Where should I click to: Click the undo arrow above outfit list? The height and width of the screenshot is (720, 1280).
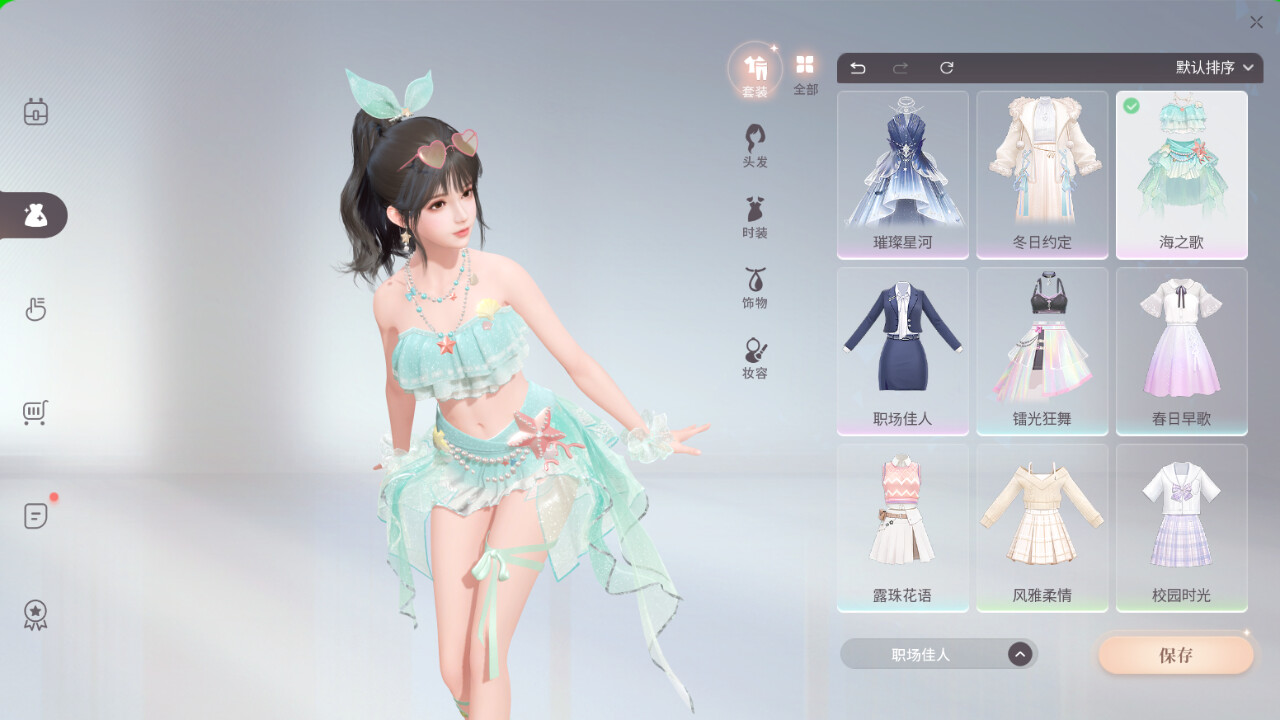858,67
